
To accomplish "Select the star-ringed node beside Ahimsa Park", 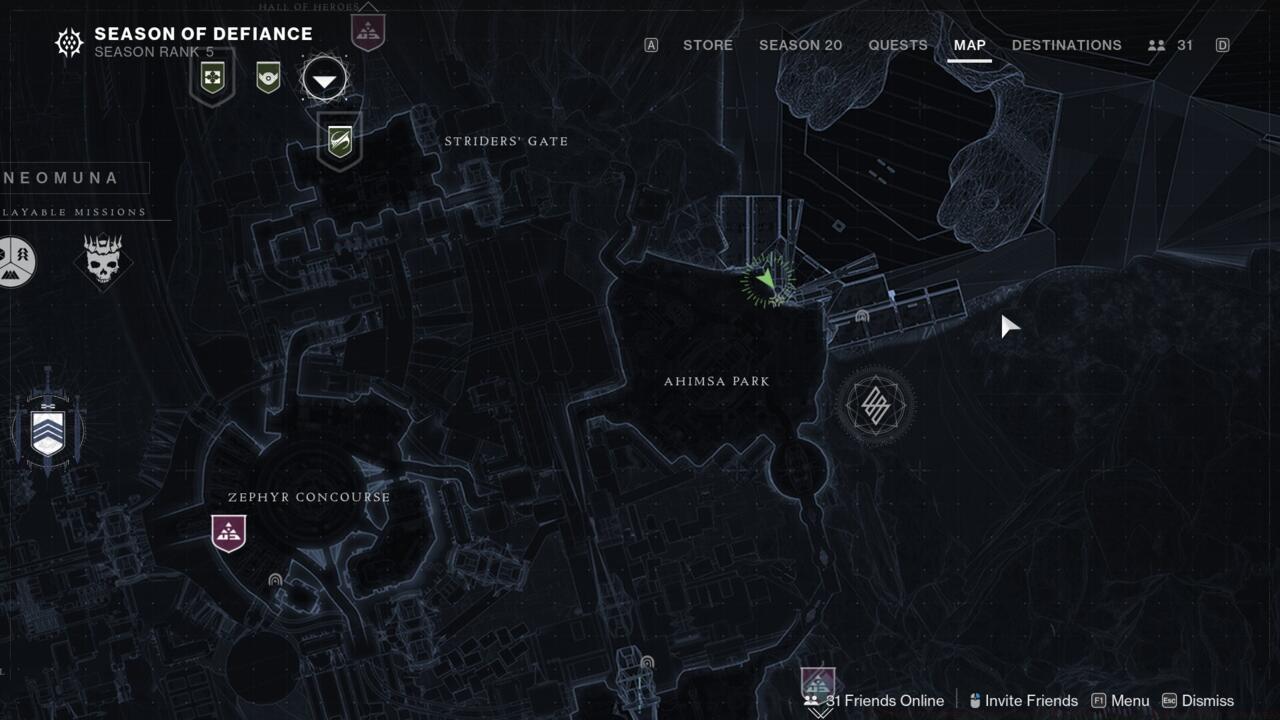I will [875, 405].
